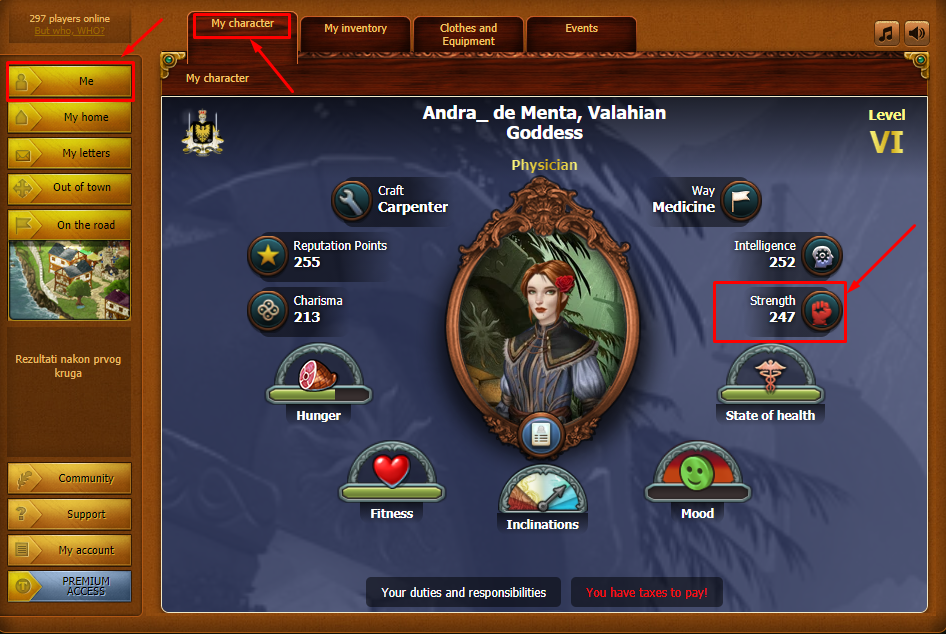The image size is (946, 634).
Task: Open My account settings
Action: 70,550
